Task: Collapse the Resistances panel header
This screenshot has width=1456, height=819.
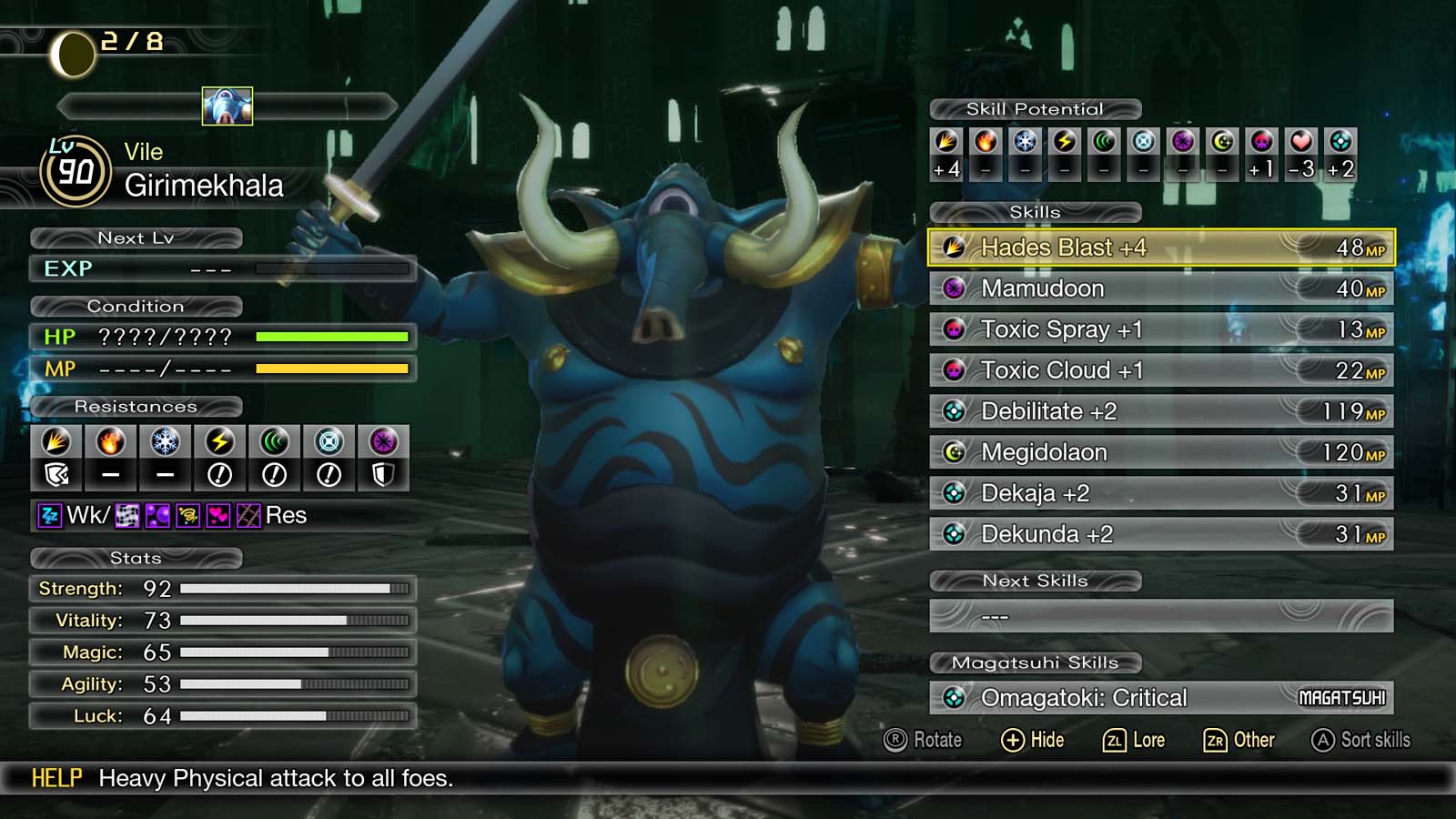Action: pos(136,407)
